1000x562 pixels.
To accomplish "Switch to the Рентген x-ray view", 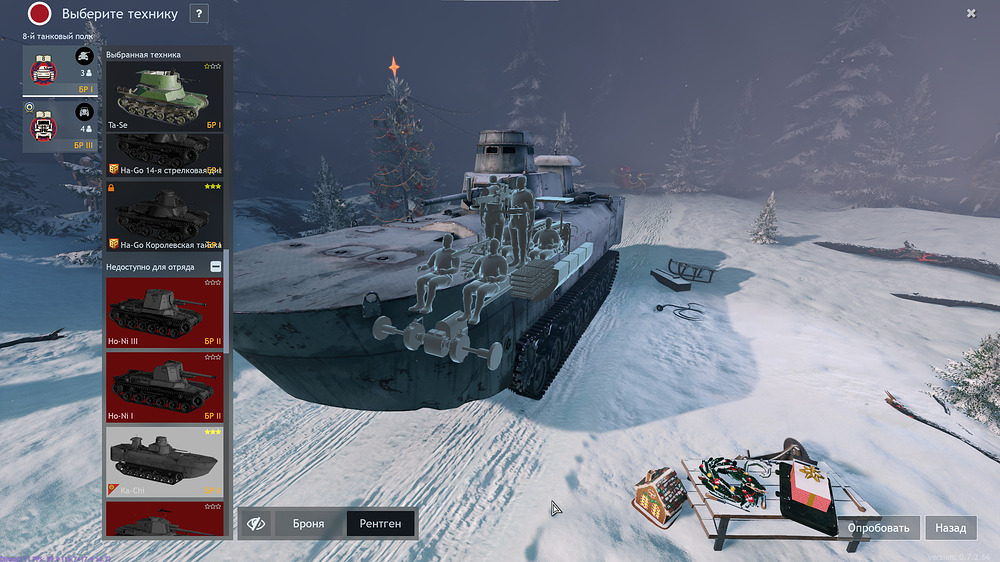I will pos(380,523).
